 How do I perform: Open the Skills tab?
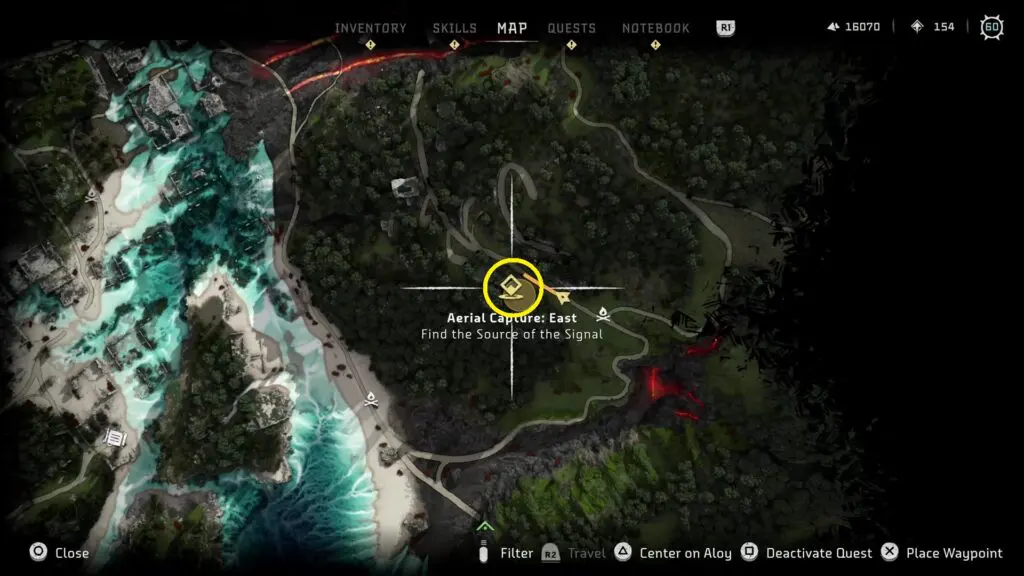(x=454, y=28)
